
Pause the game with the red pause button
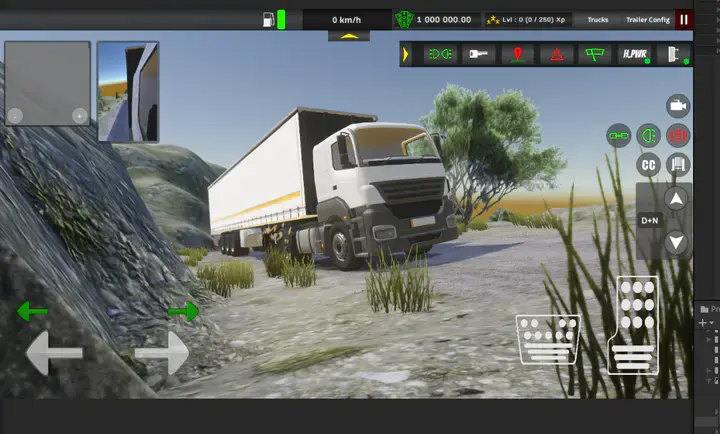[x=684, y=19]
